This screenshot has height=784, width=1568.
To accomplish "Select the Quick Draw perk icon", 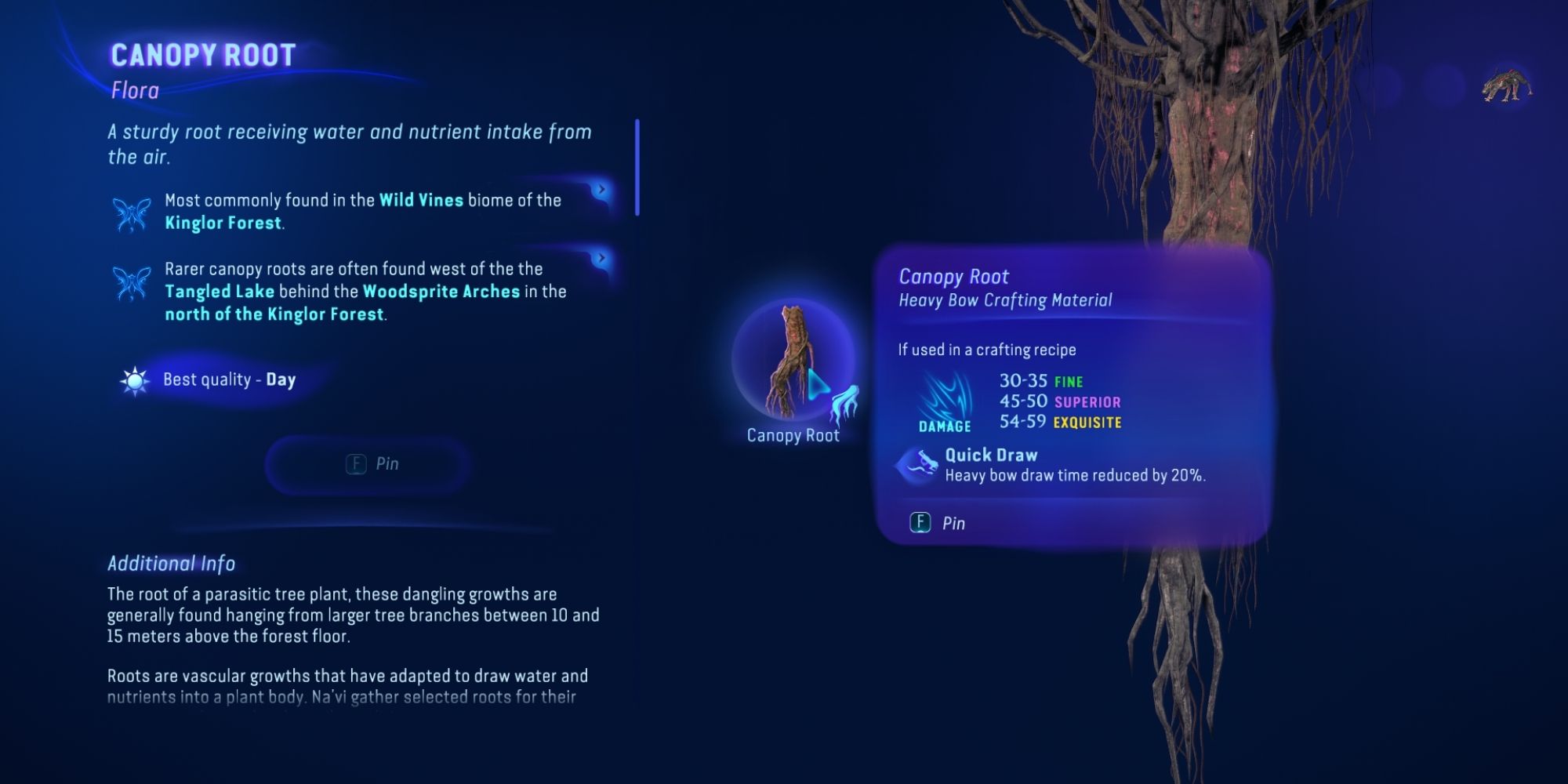I will 918,461.
